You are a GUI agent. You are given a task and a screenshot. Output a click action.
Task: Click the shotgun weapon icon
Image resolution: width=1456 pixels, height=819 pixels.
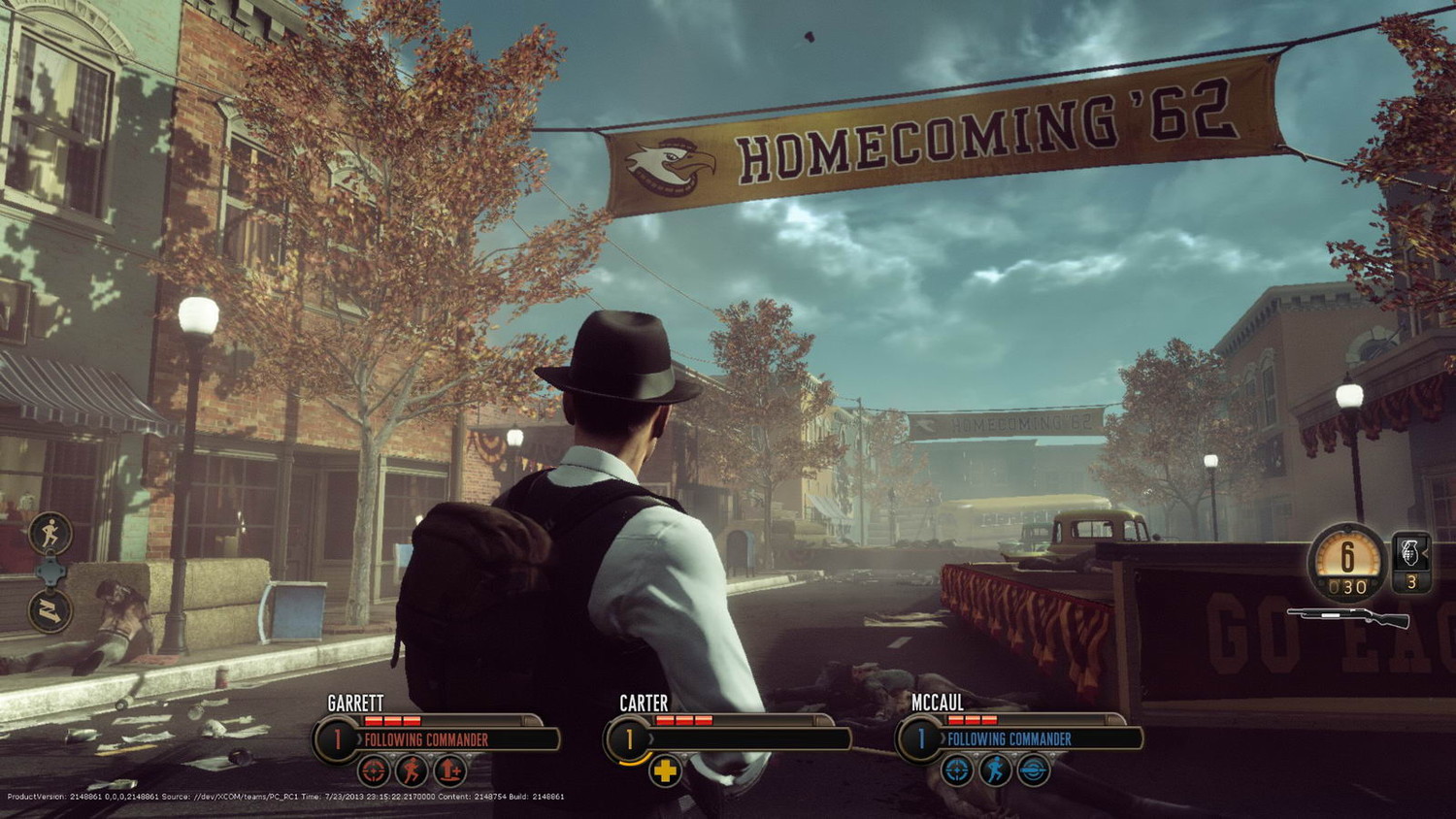[x=1349, y=617]
